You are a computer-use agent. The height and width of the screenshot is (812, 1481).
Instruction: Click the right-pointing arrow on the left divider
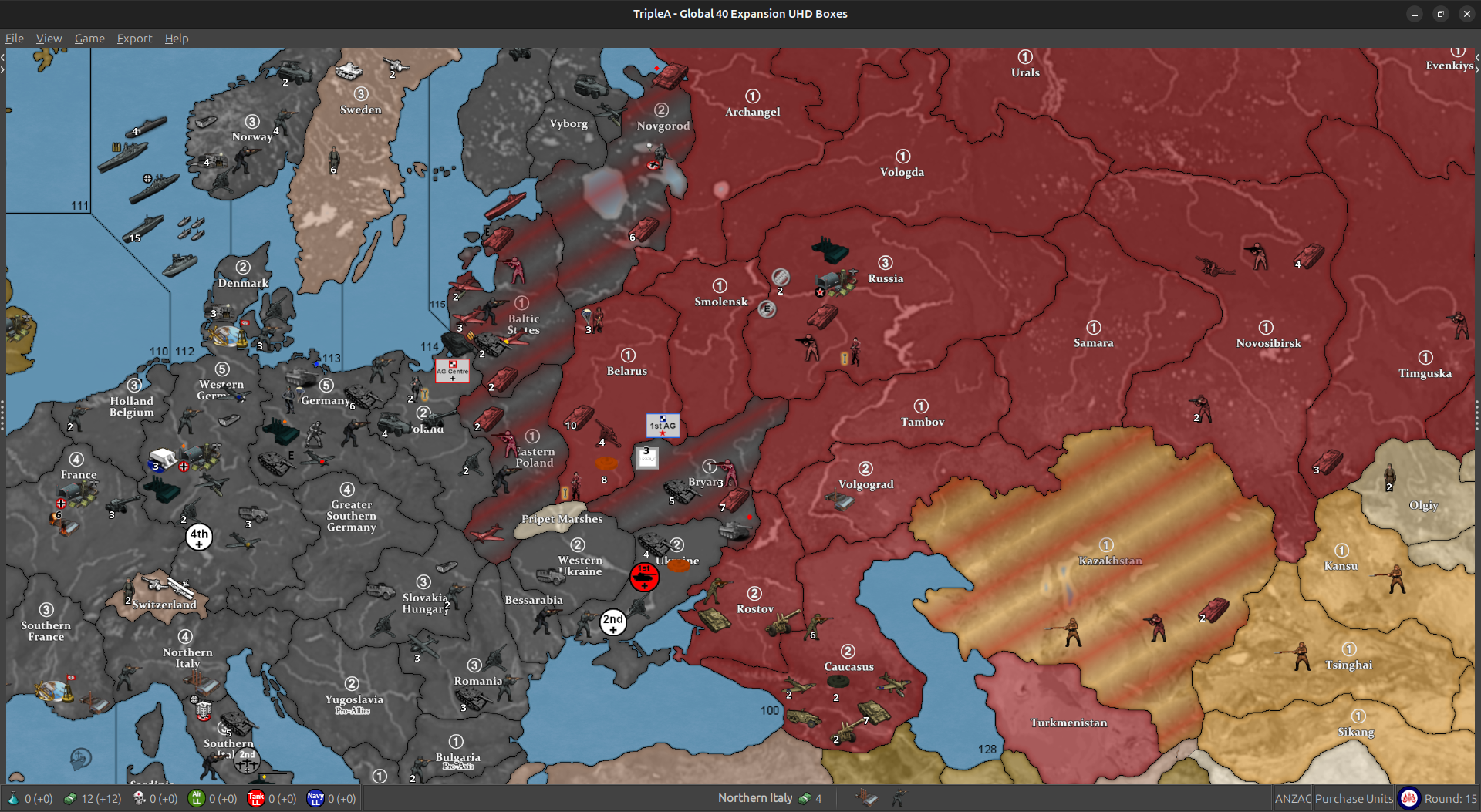click(3, 69)
